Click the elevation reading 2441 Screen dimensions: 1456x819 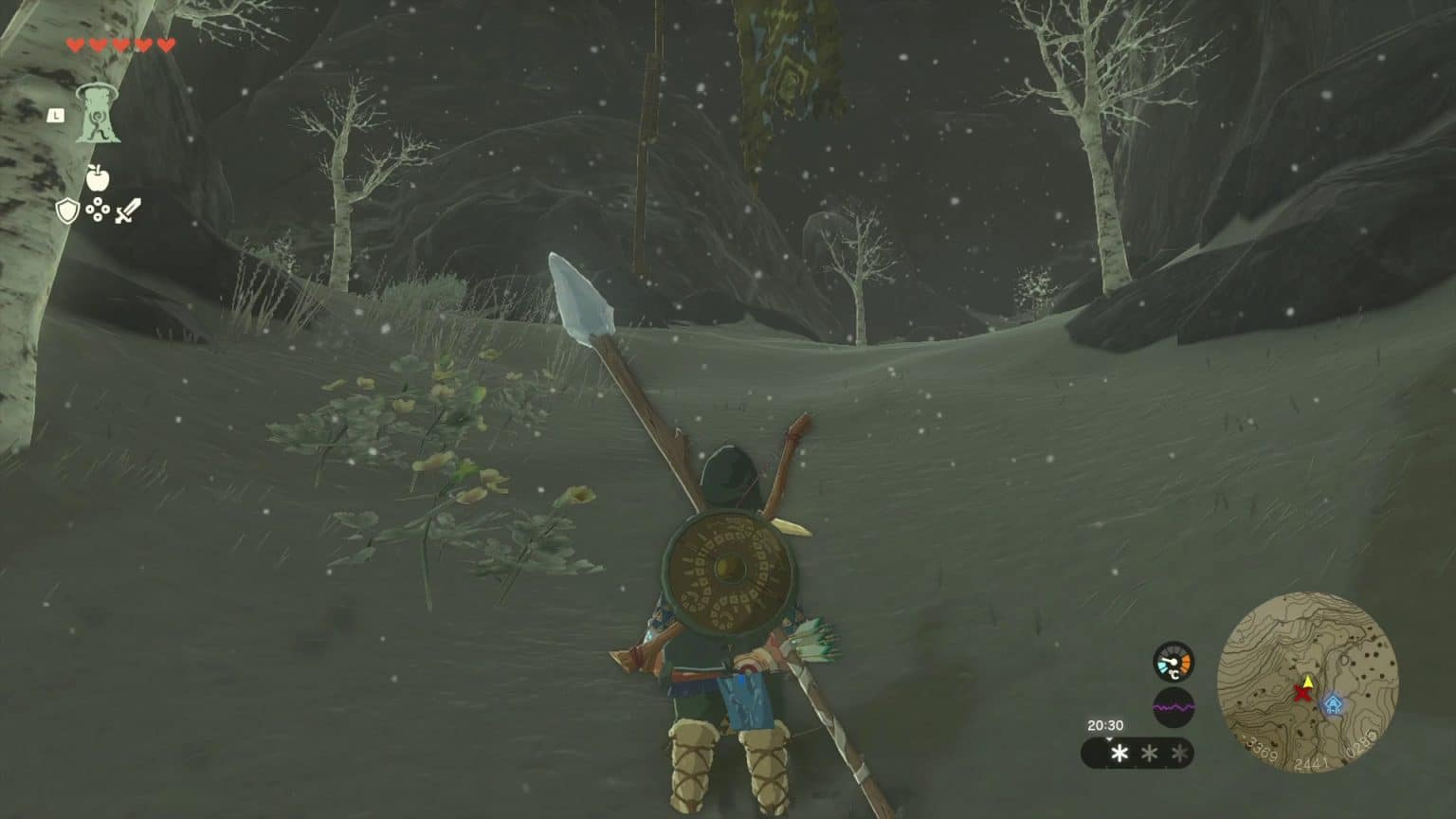tap(1312, 763)
